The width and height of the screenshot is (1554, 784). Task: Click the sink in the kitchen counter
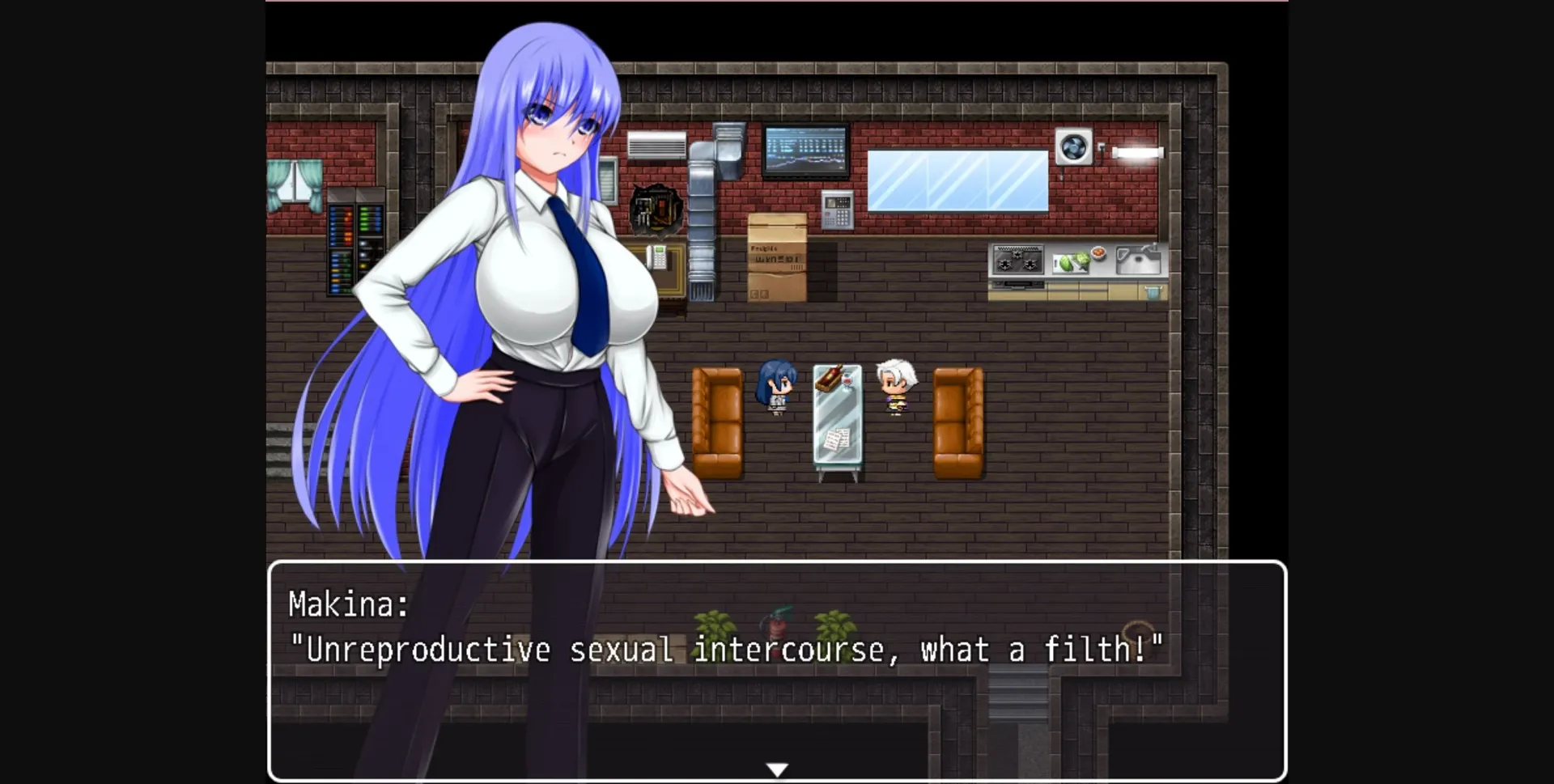[x=1136, y=259]
